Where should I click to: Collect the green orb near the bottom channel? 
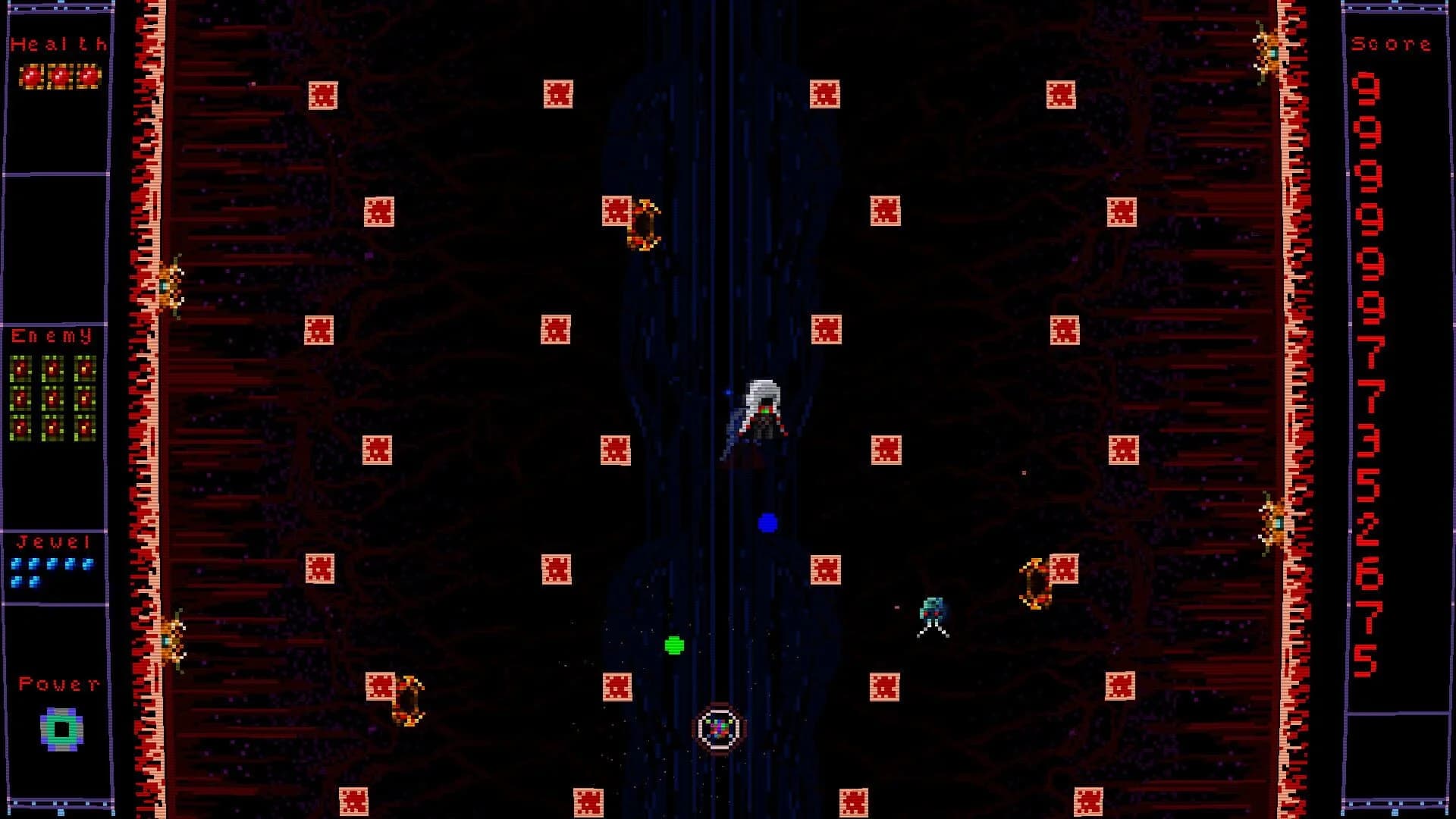coord(673,645)
